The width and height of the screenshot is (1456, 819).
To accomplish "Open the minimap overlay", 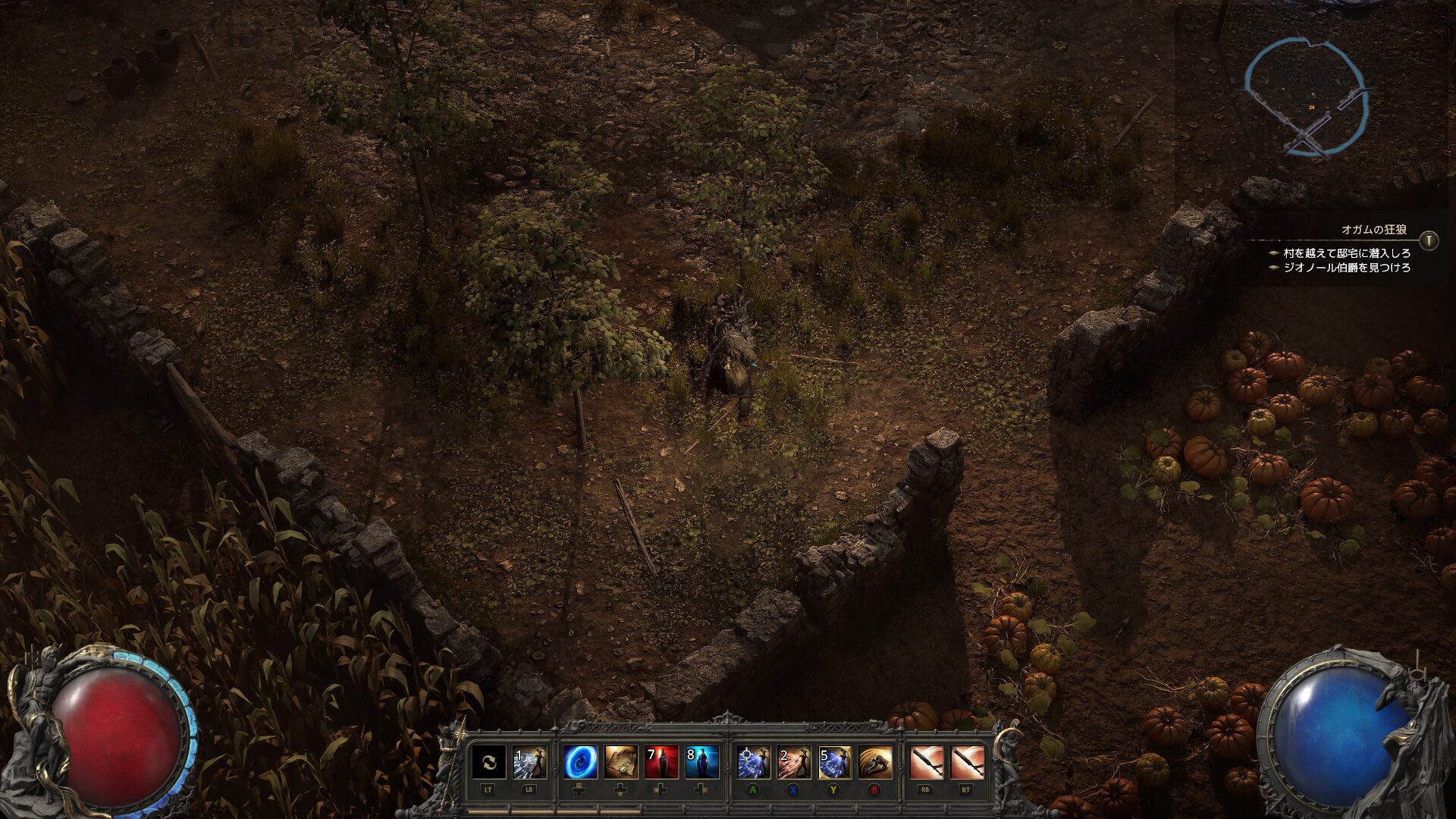I will (1306, 99).
